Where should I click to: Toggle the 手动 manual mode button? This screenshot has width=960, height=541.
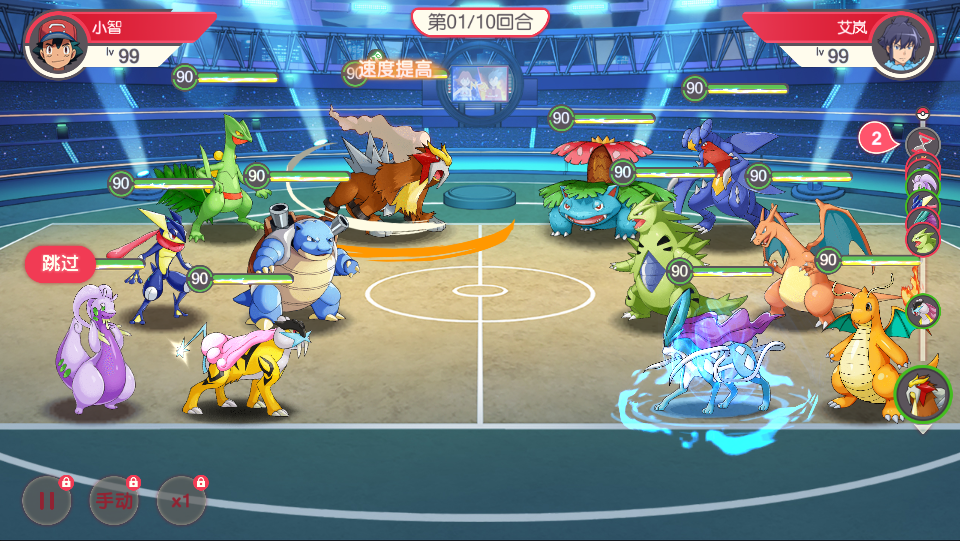114,501
